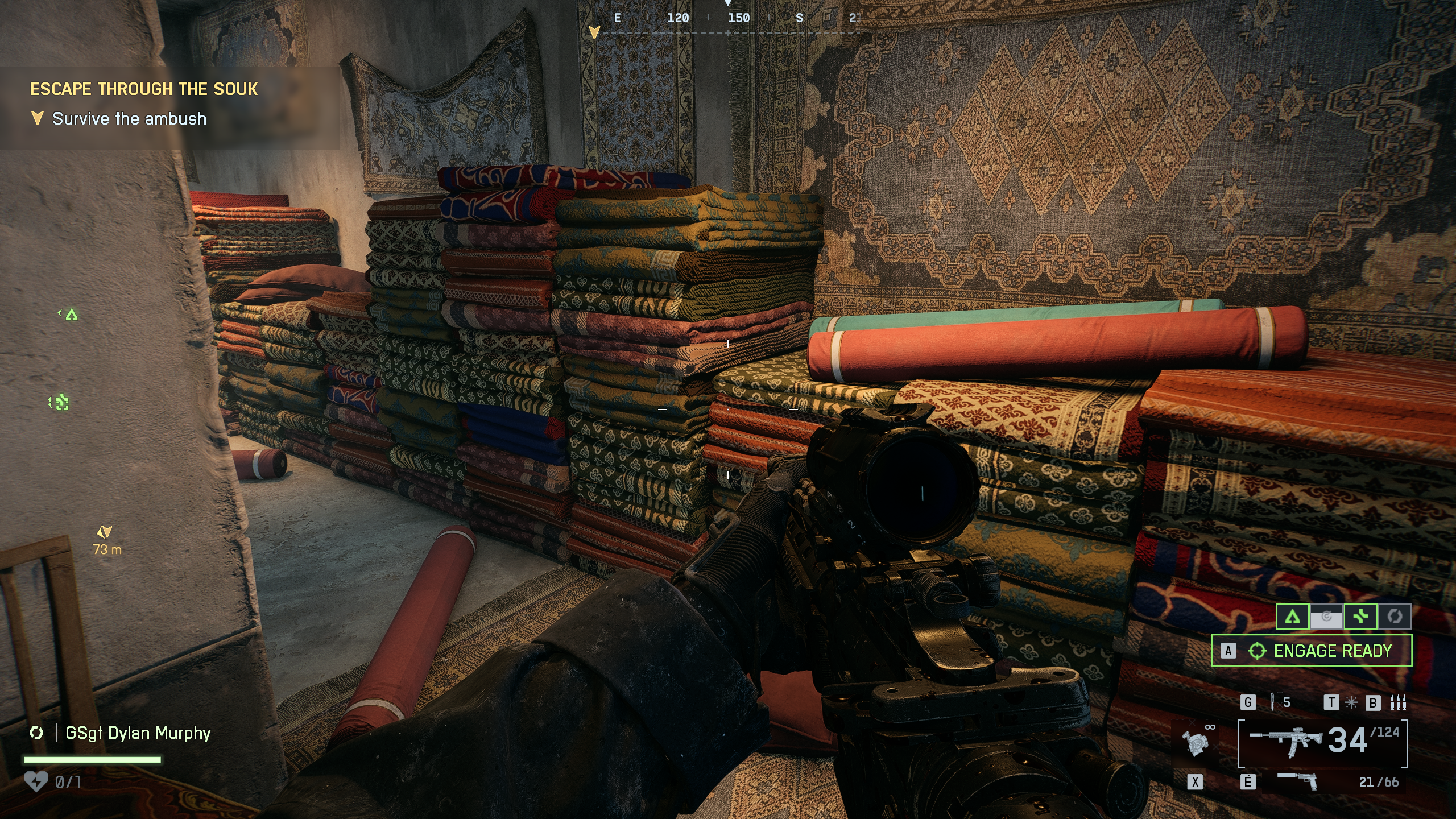The width and height of the screenshot is (1456, 819).
Task: Choose the green upward-arrow squad ability
Action: click(1292, 617)
